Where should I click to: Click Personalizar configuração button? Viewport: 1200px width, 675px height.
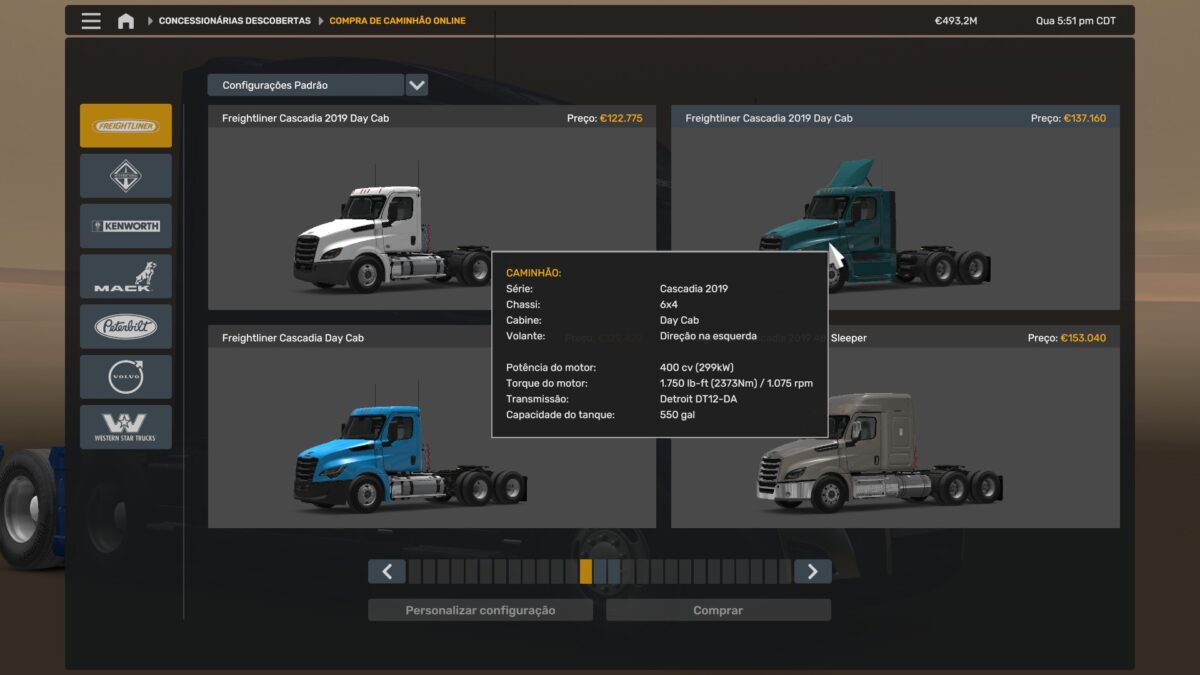(480, 610)
